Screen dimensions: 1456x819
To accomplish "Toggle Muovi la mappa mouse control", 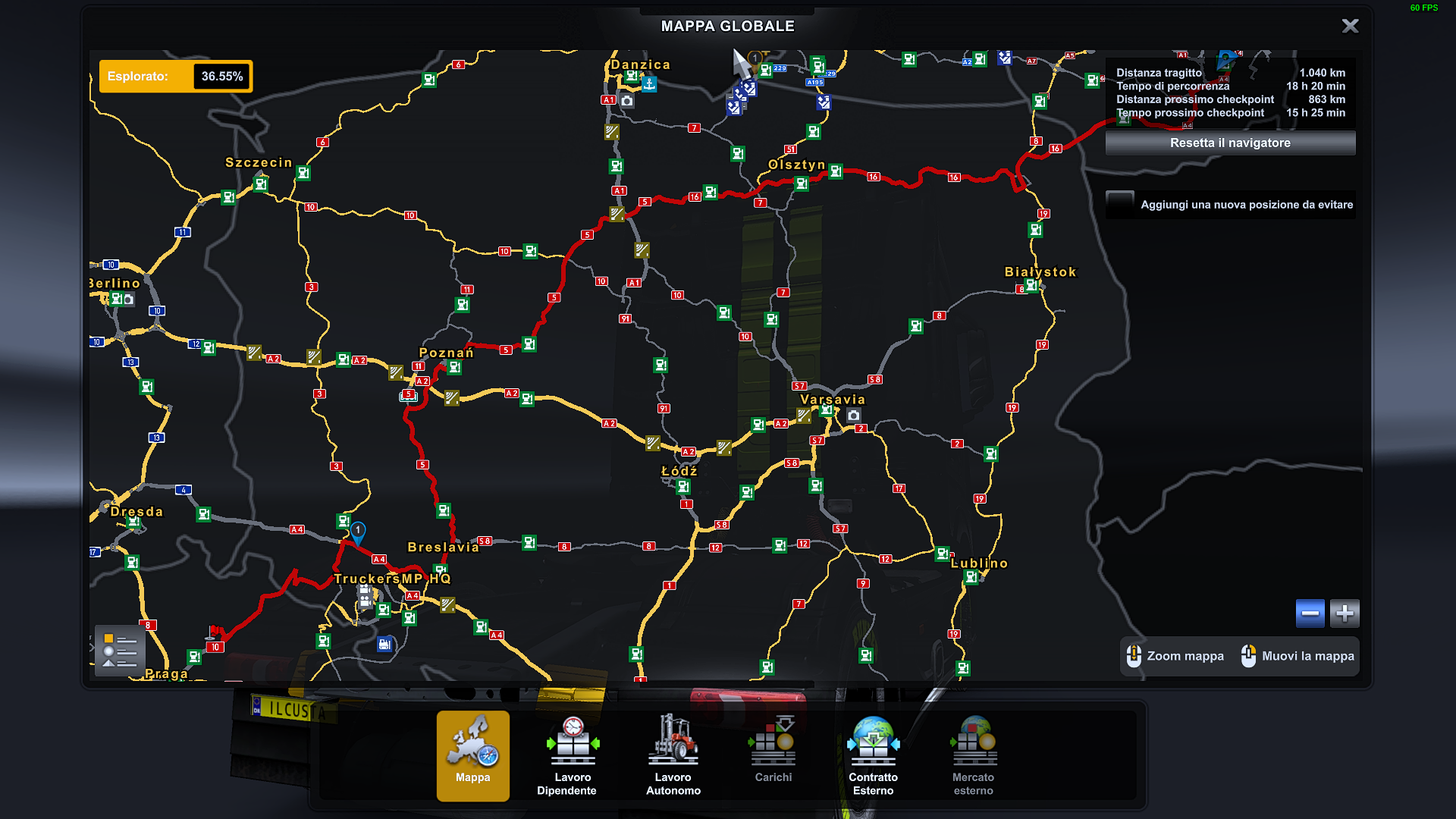I will (x=1249, y=656).
